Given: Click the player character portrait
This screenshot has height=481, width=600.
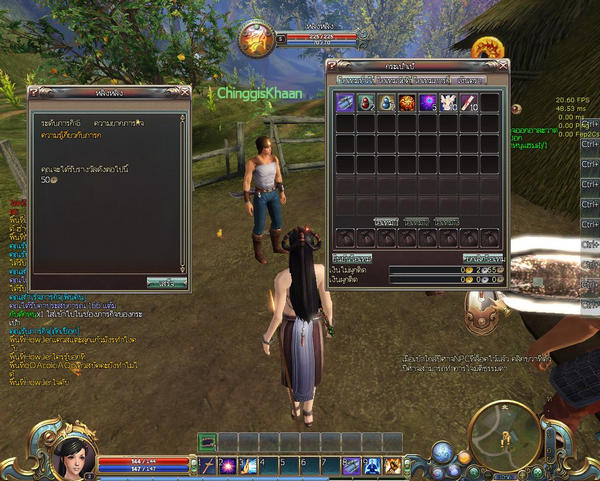Looking at the screenshot, I should coord(72,455).
